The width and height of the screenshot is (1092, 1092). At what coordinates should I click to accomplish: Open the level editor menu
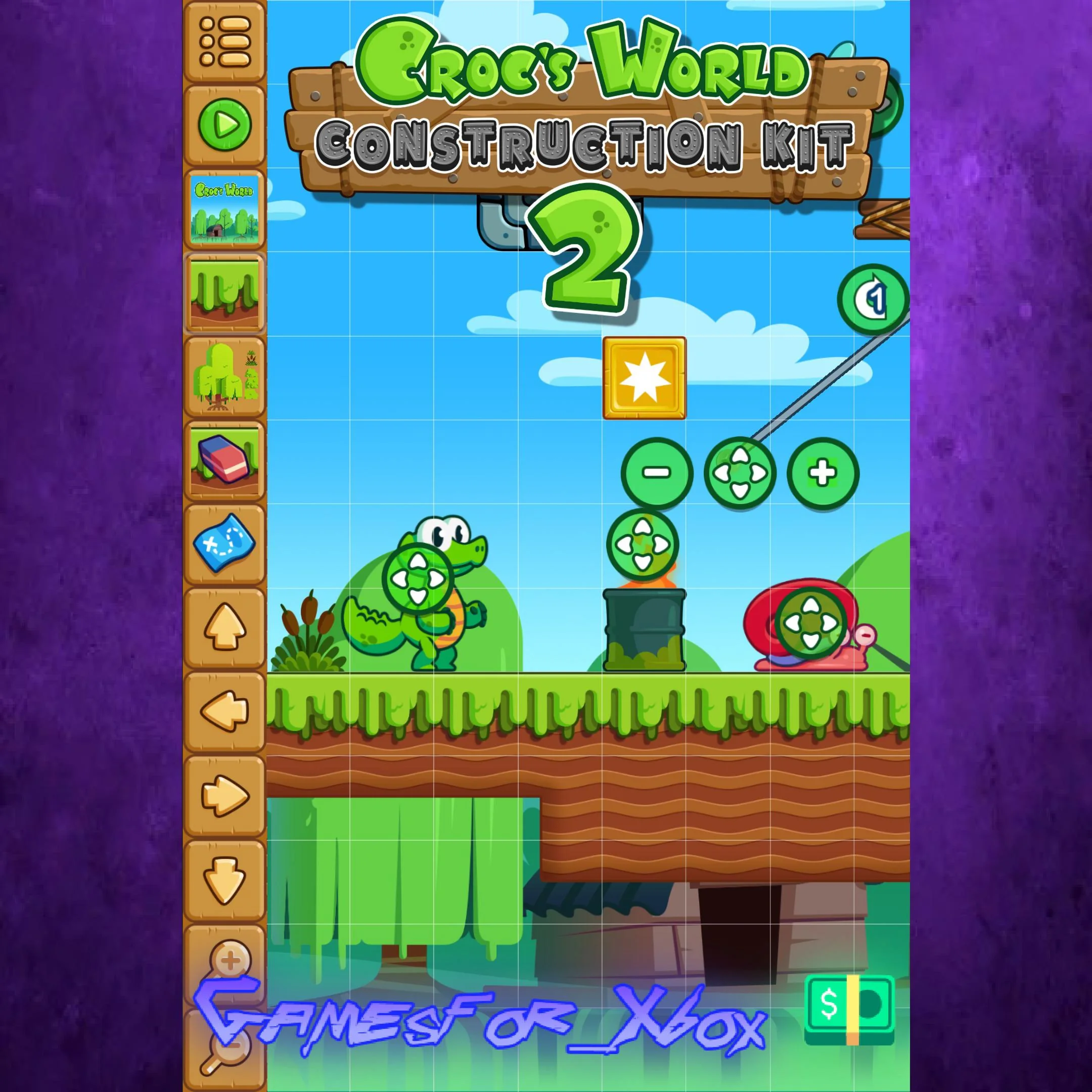click(x=225, y=39)
